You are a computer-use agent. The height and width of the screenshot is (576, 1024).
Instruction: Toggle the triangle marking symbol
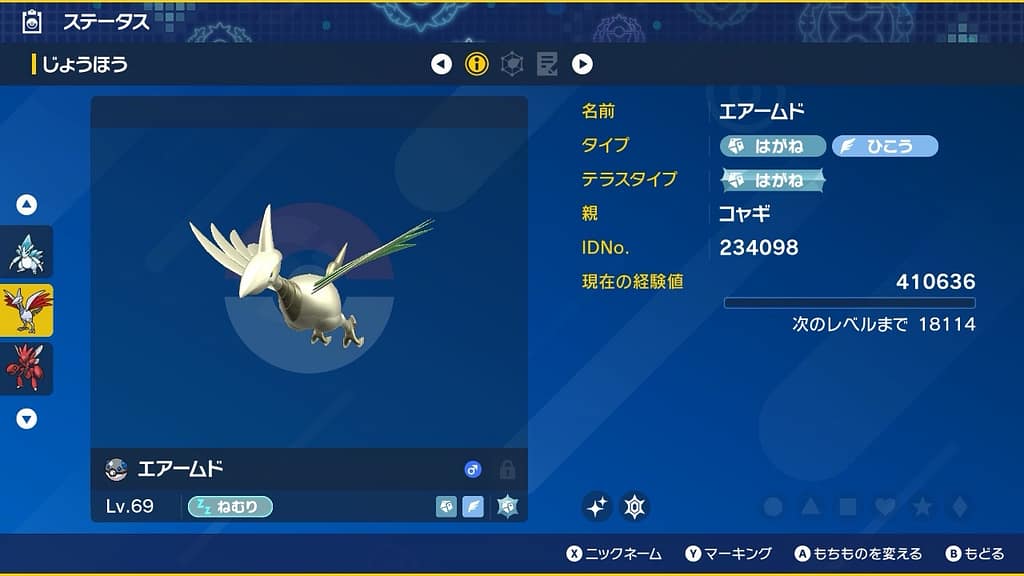click(810, 507)
